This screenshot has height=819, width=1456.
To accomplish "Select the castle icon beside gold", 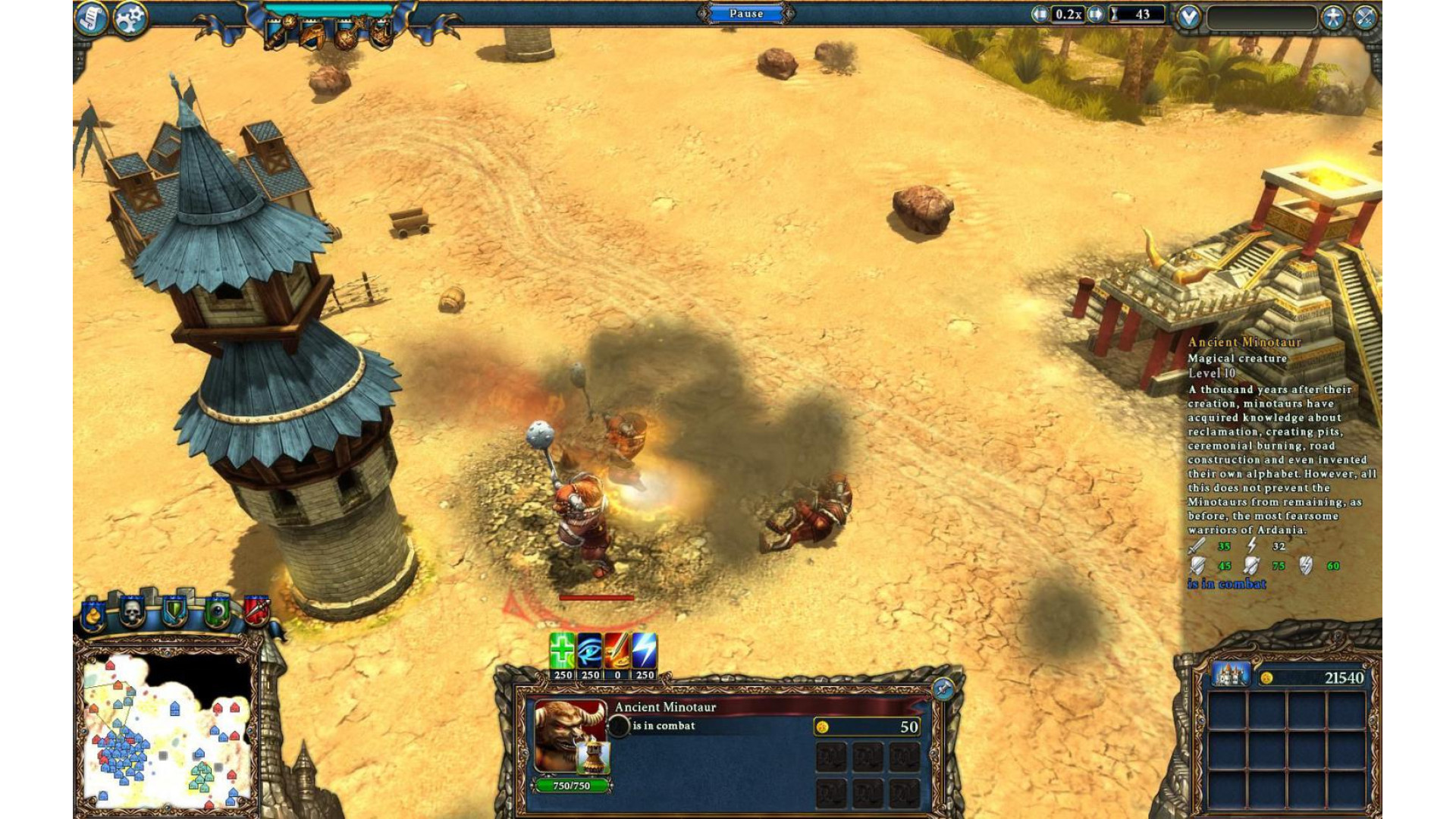I will coord(1230,674).
